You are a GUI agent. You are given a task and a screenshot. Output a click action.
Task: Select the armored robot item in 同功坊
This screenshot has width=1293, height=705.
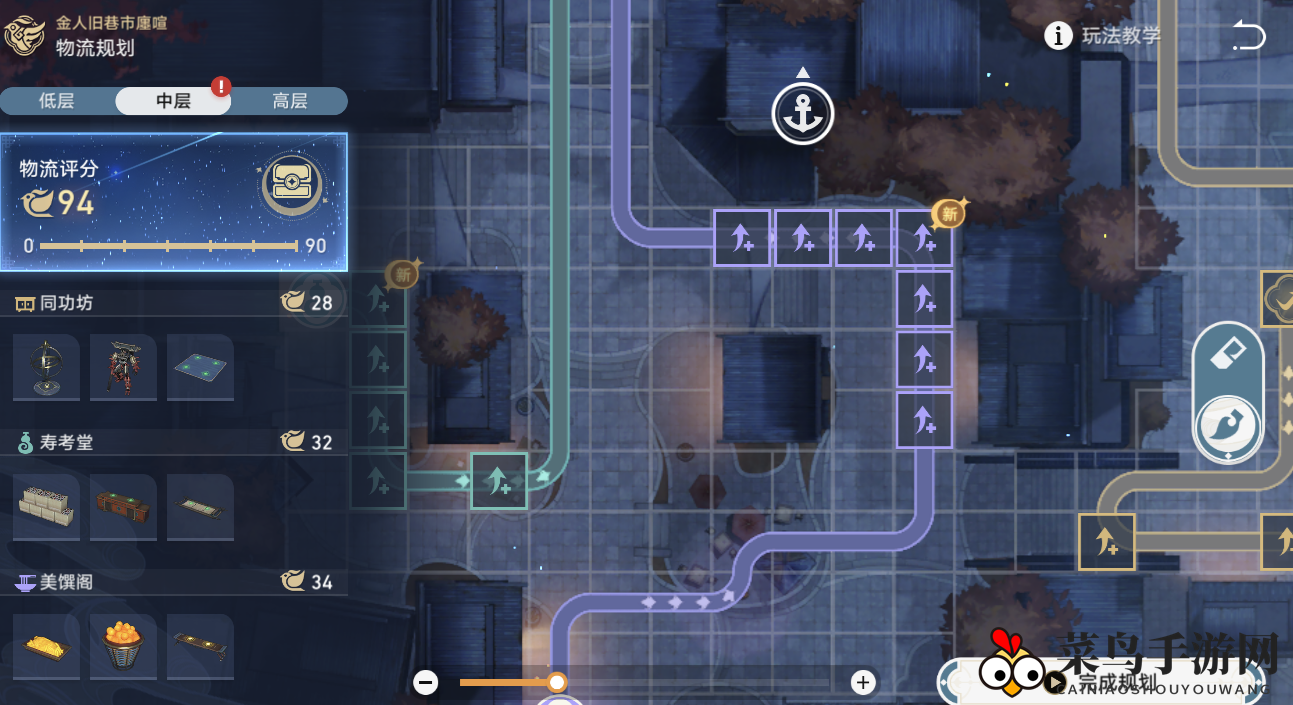tap(123, 366)
